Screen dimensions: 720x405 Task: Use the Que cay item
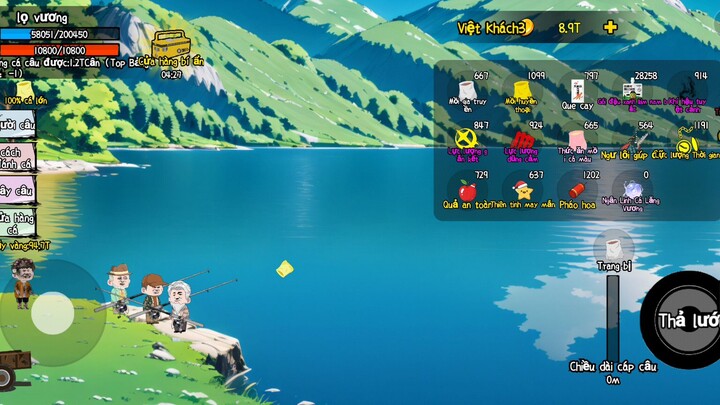coord(577,94)
